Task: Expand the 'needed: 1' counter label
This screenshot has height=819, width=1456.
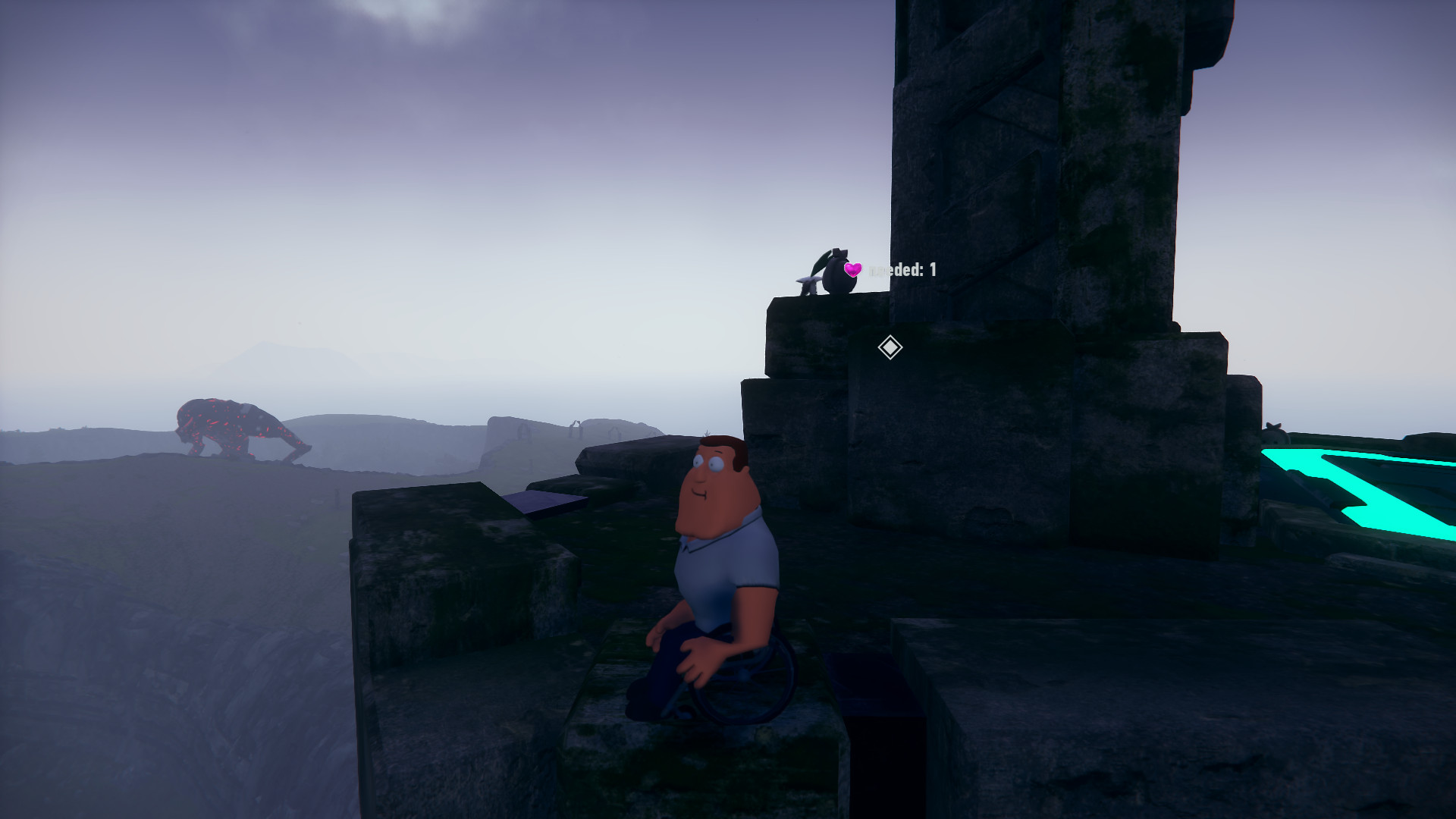Action: pyautogui.click(x=906, y=269)
